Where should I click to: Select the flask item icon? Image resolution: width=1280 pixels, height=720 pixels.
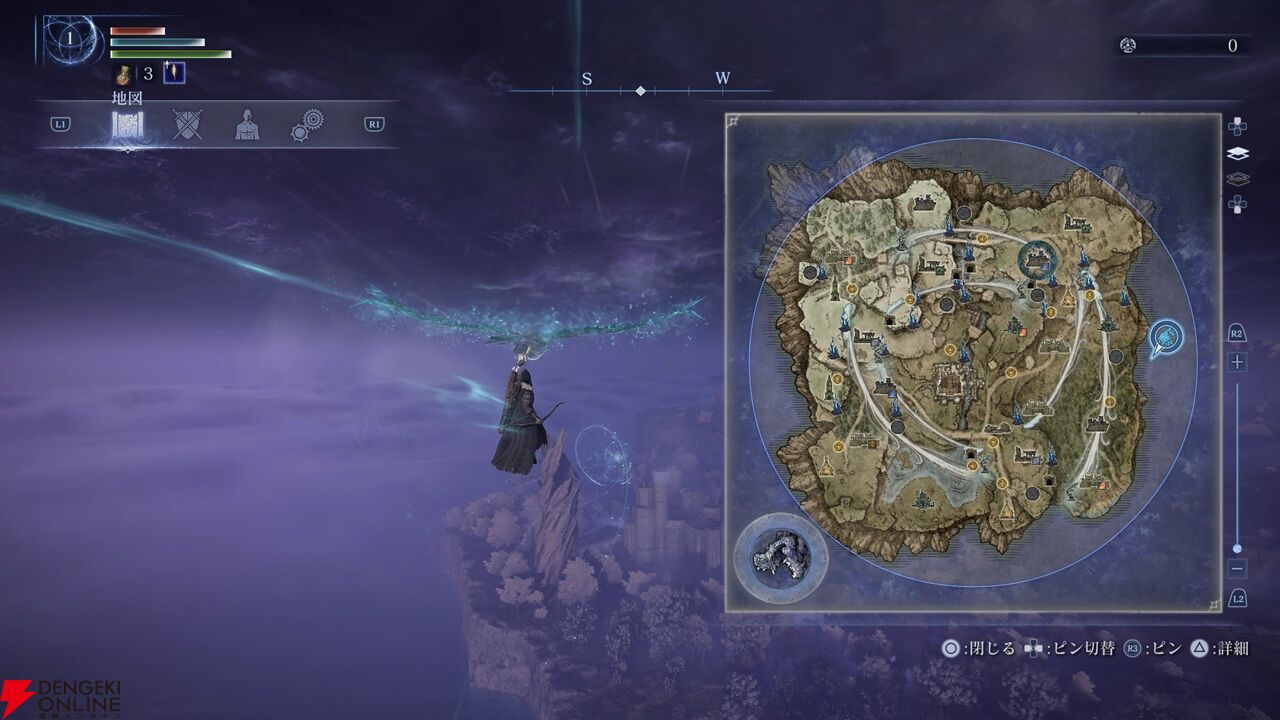coord(124,73)
